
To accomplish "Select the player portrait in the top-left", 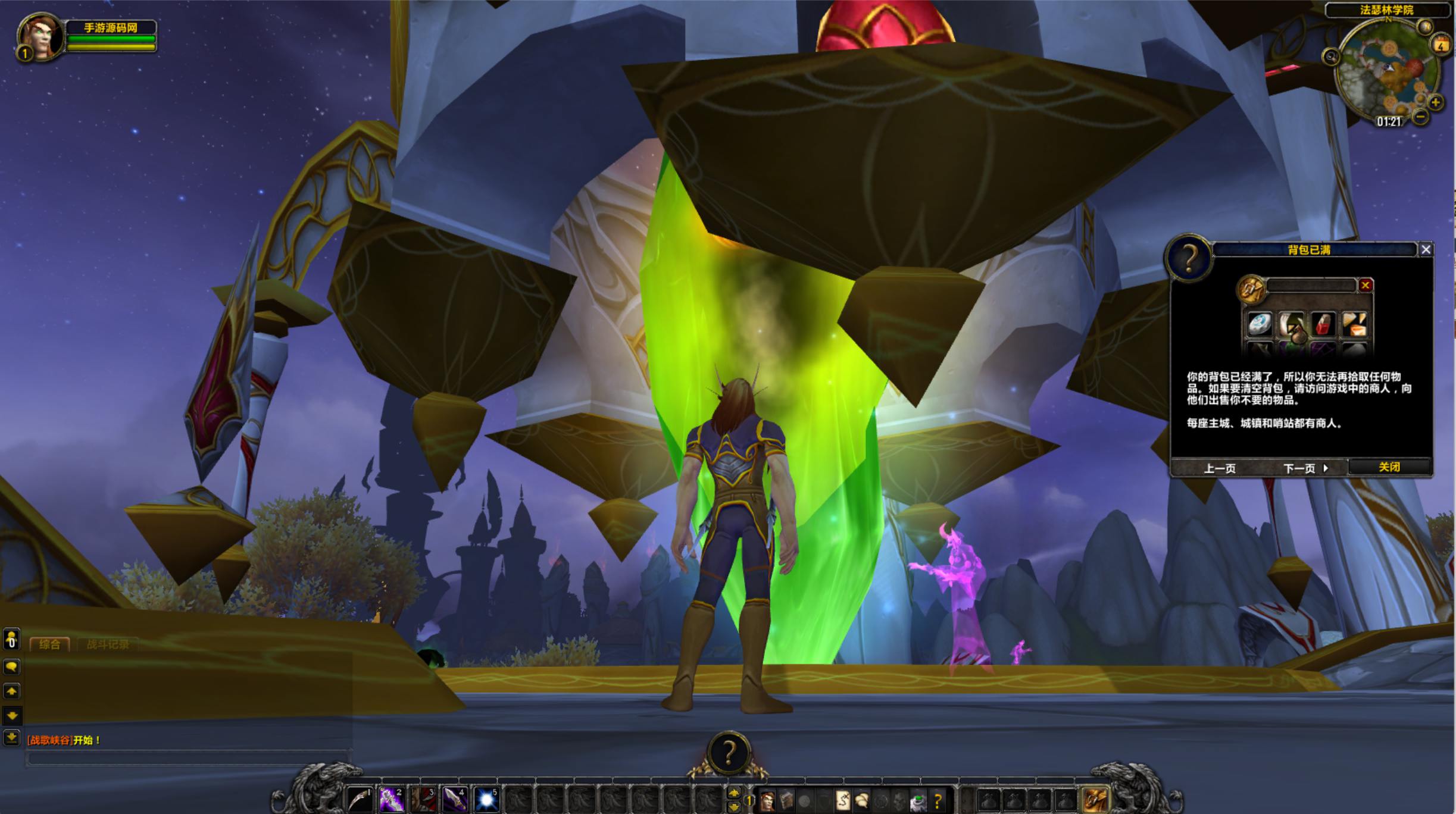I will click(40, 36).
